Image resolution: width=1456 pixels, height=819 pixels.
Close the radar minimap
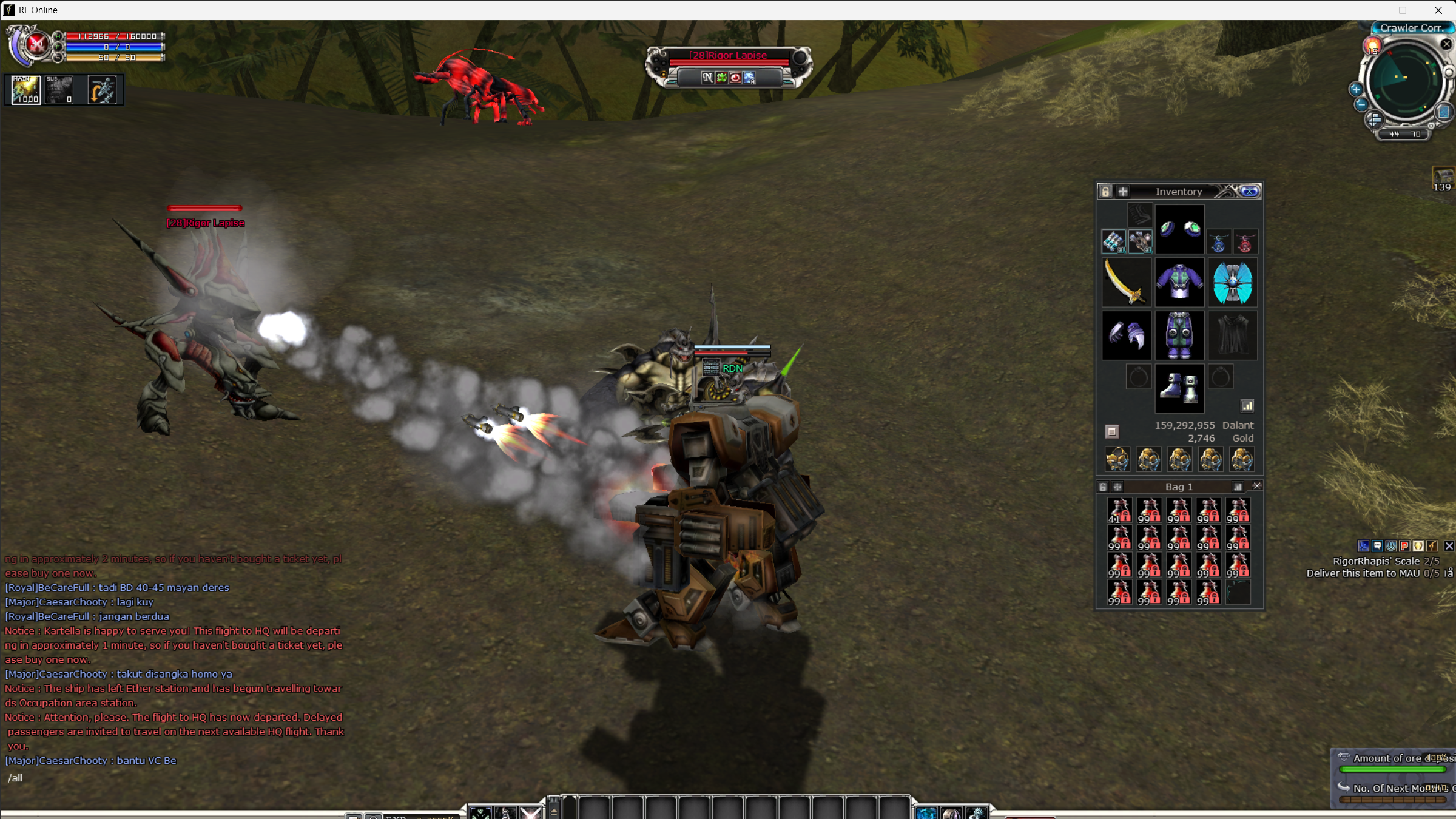click(x=1446, y=44)
